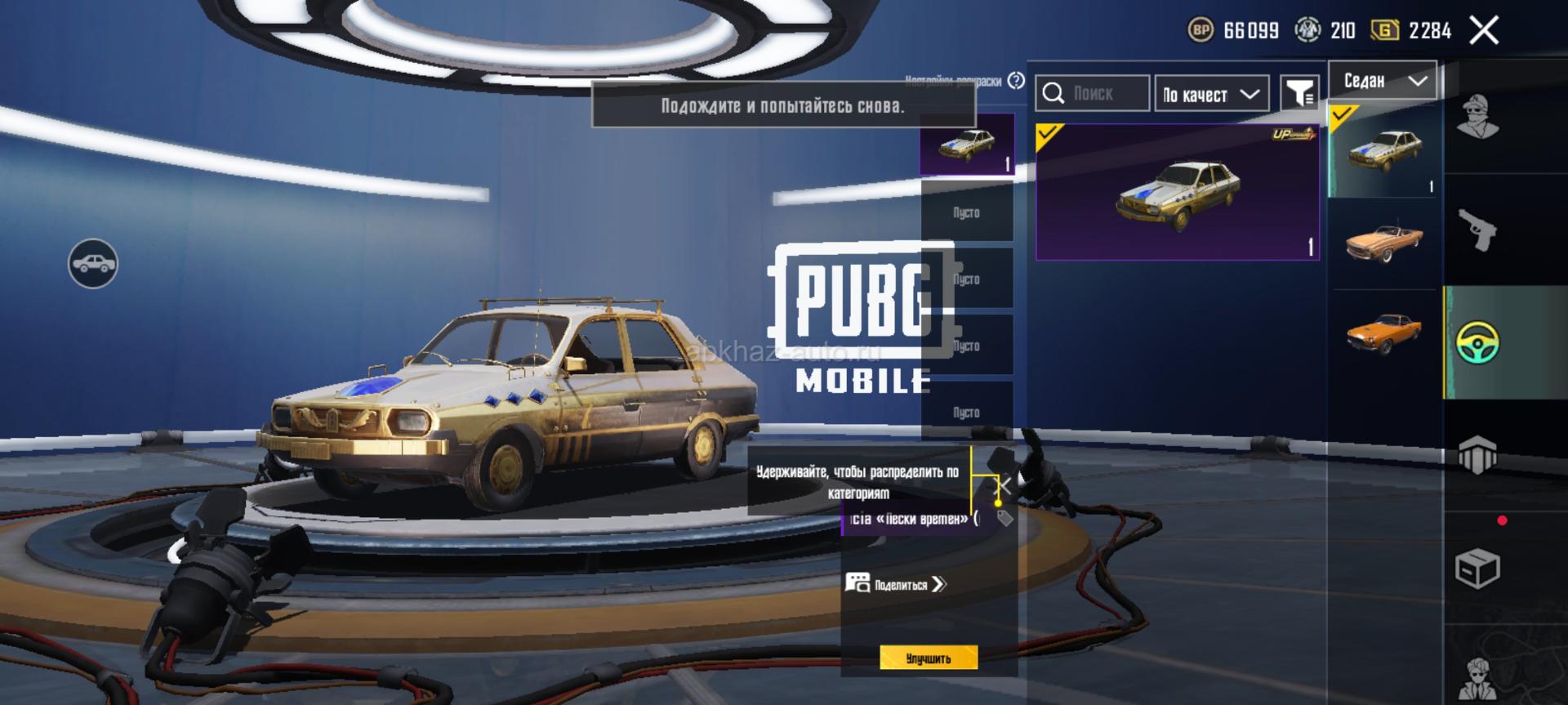Close the vehicle inventory screen
This screenshot has width=1568, height=705.
[1484, 31]
